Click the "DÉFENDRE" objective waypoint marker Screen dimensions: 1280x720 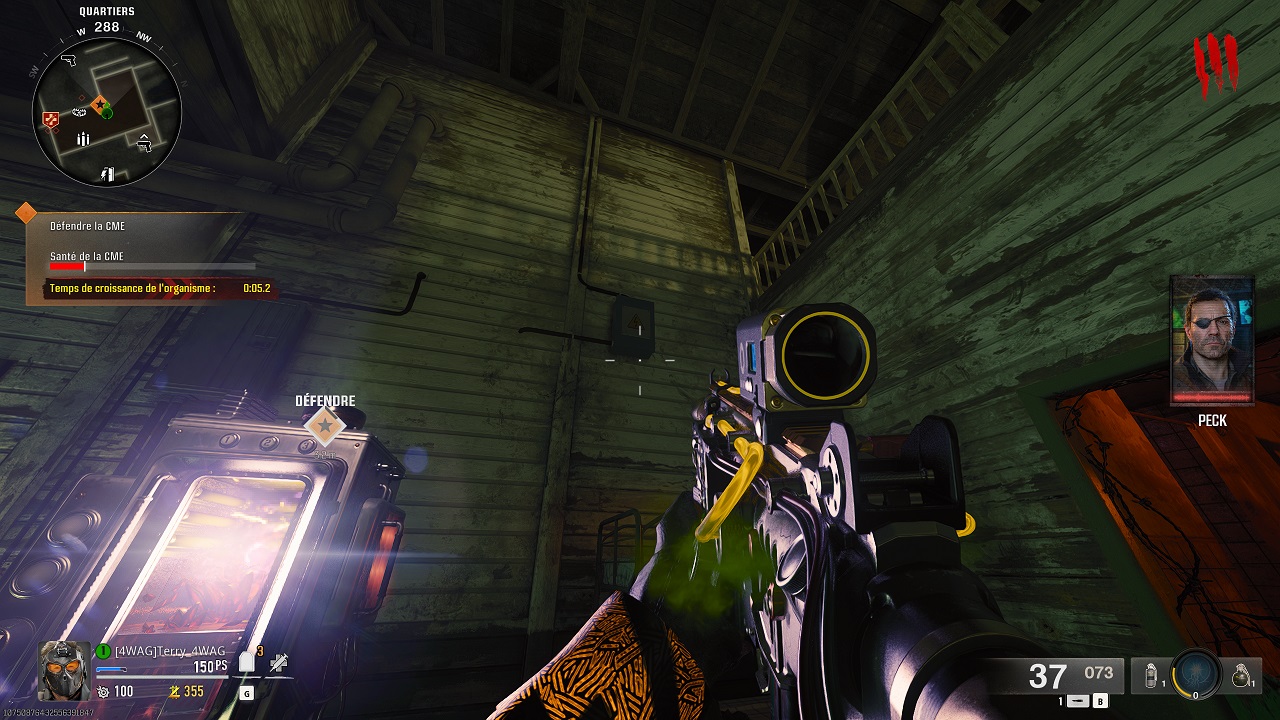click(x=324, y=427)
